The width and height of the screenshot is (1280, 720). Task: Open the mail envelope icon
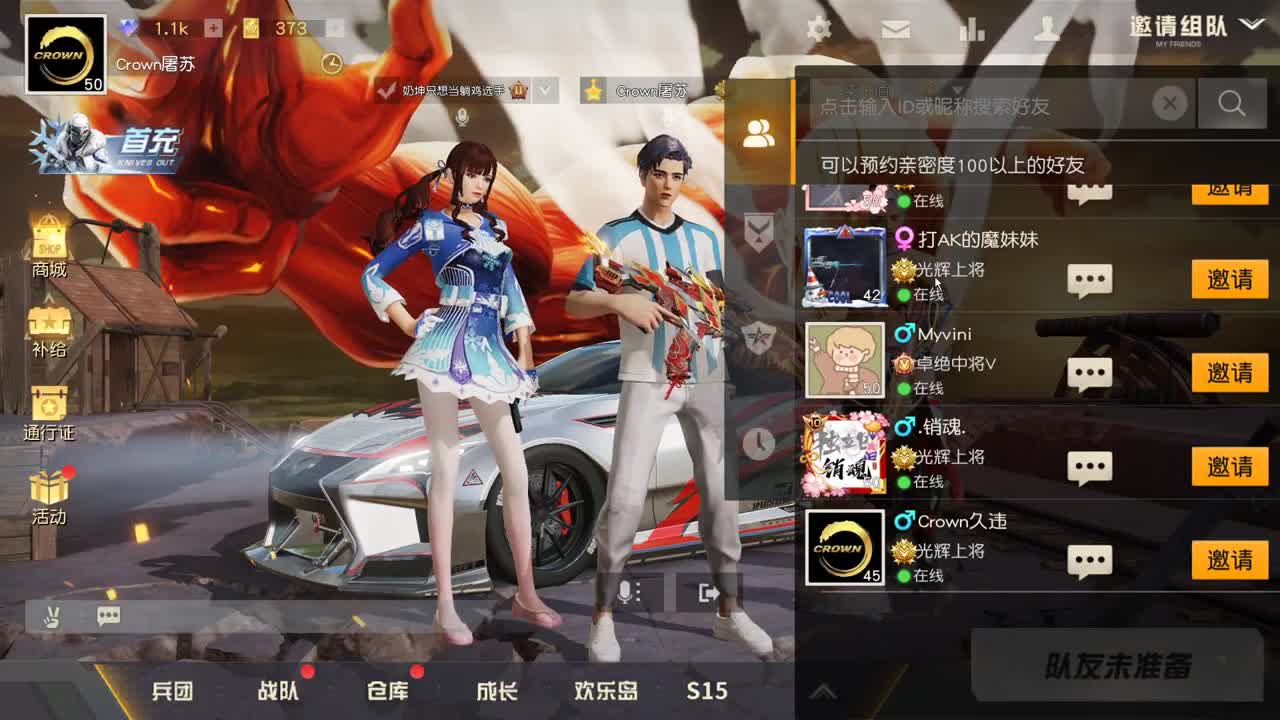896,29
